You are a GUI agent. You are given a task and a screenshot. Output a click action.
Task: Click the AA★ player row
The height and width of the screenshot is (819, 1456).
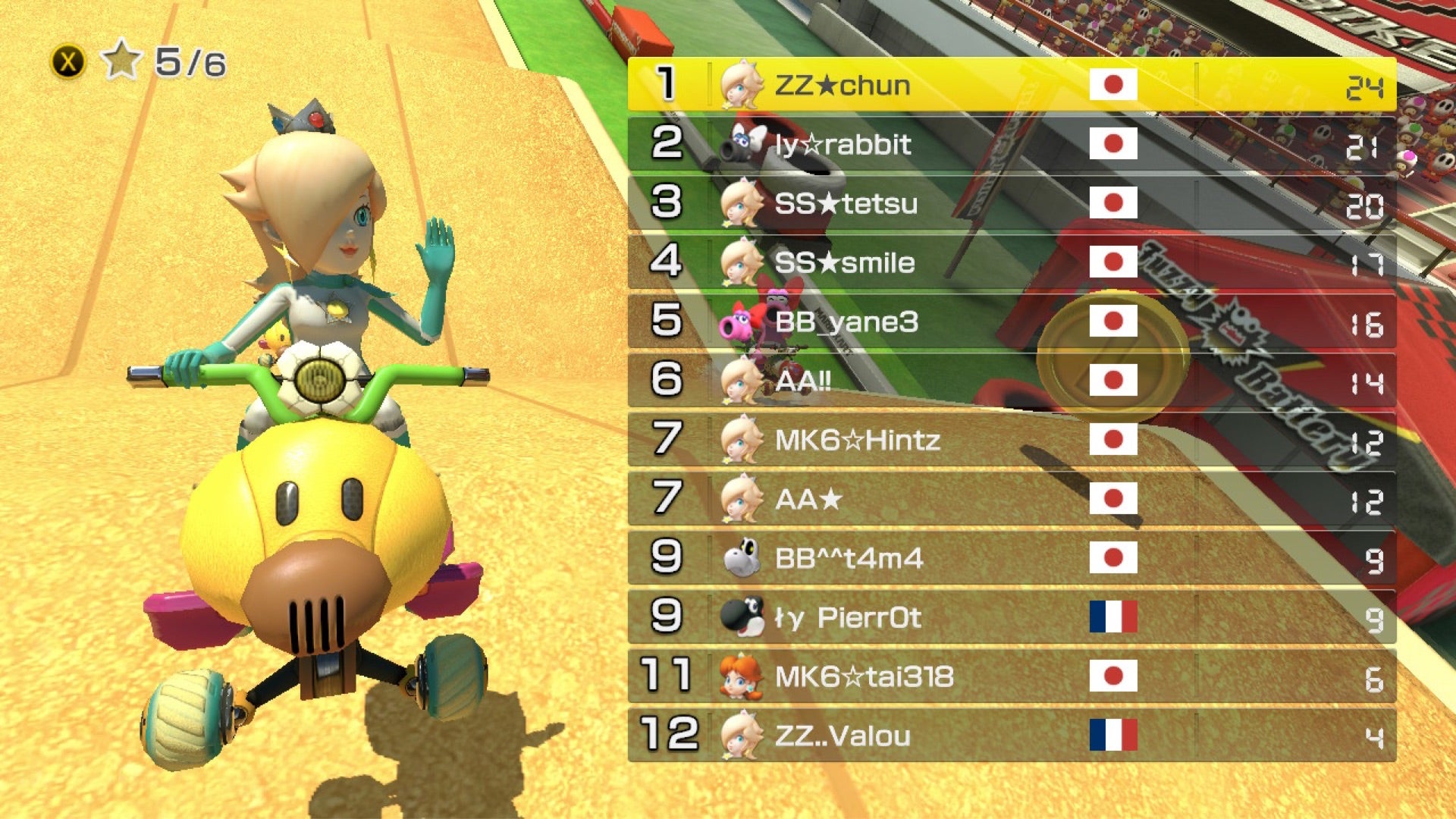click(1012, 499)
